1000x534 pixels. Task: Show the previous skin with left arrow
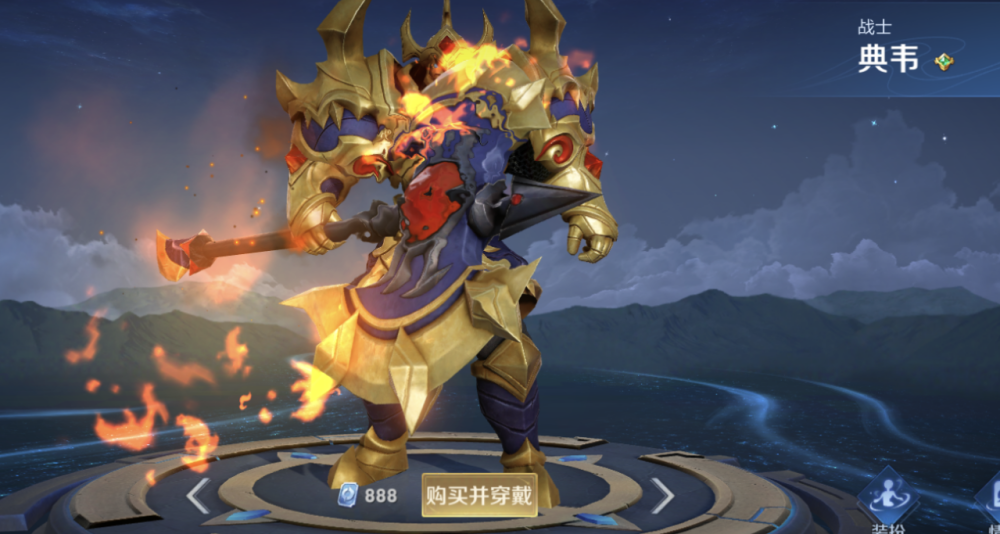pyautogui.click(x=198, y=495)
